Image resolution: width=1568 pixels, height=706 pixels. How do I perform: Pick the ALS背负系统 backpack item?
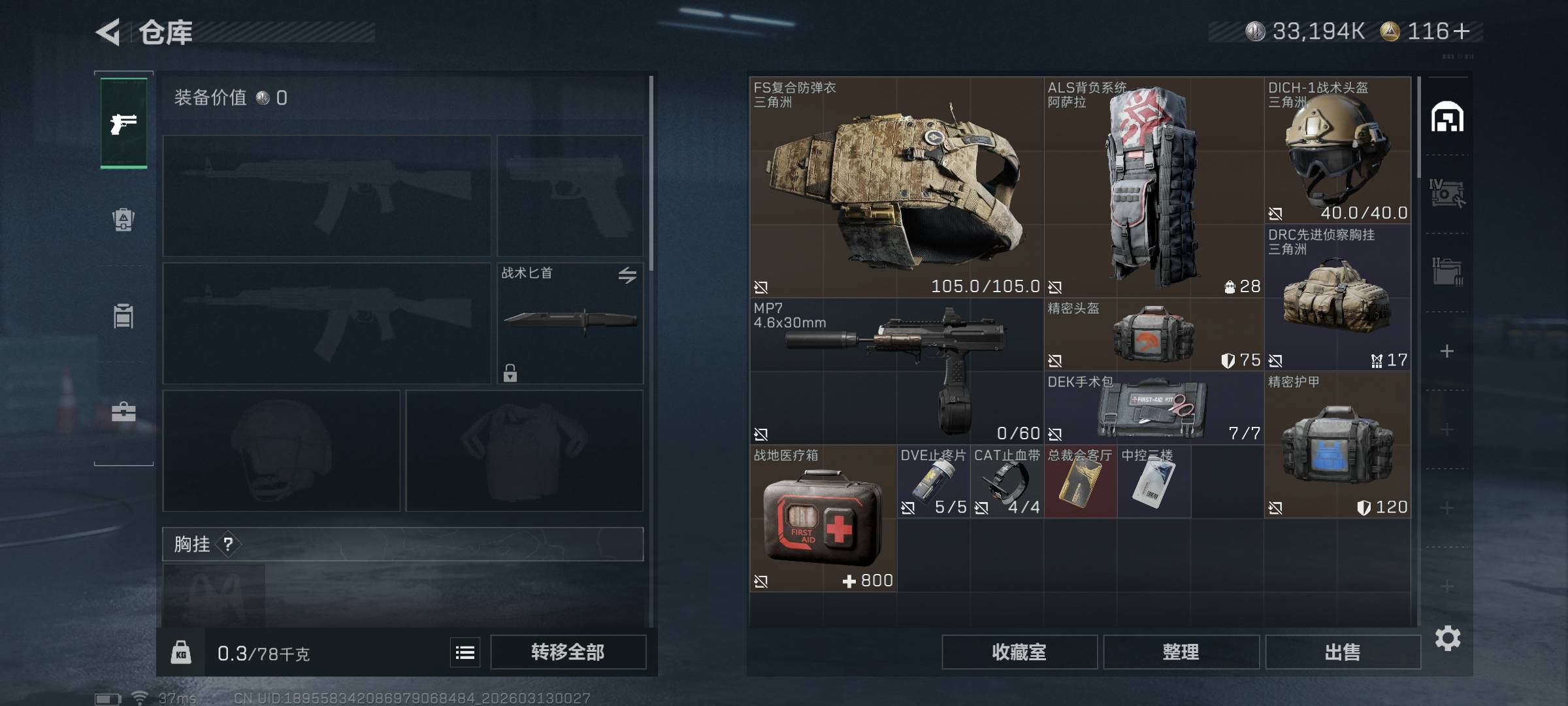pyautogui.click(x=1153, y=188)
